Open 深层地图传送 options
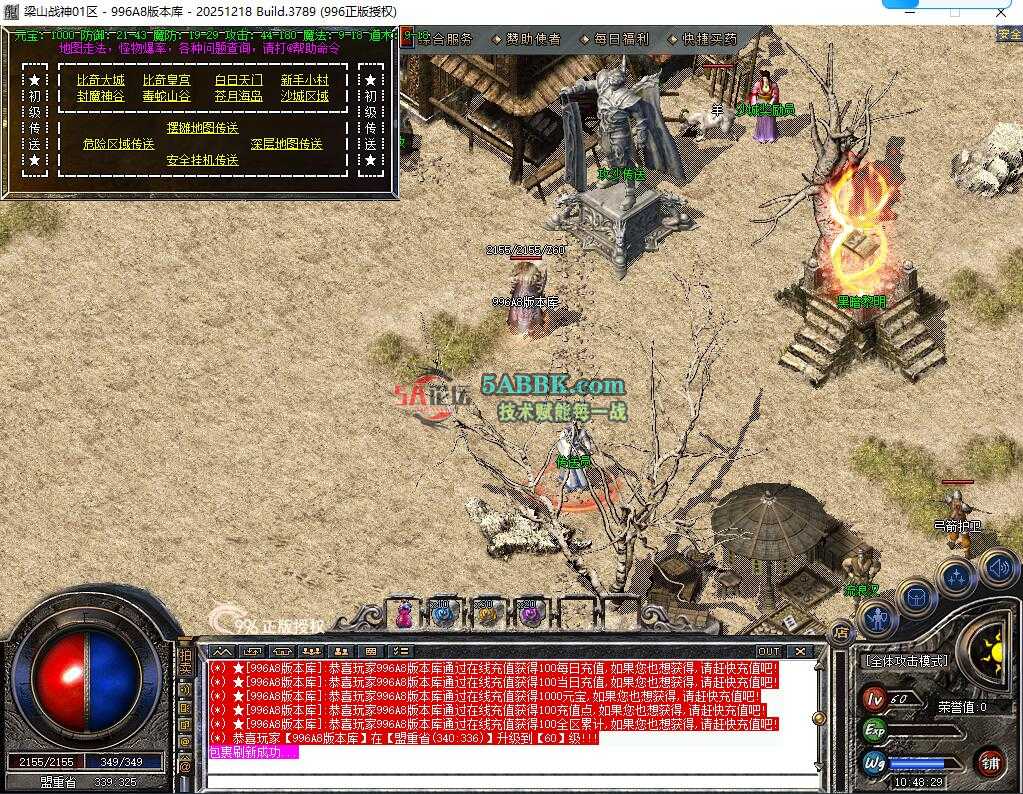This screenshot has height=794, width=1023. pos(286,144)
